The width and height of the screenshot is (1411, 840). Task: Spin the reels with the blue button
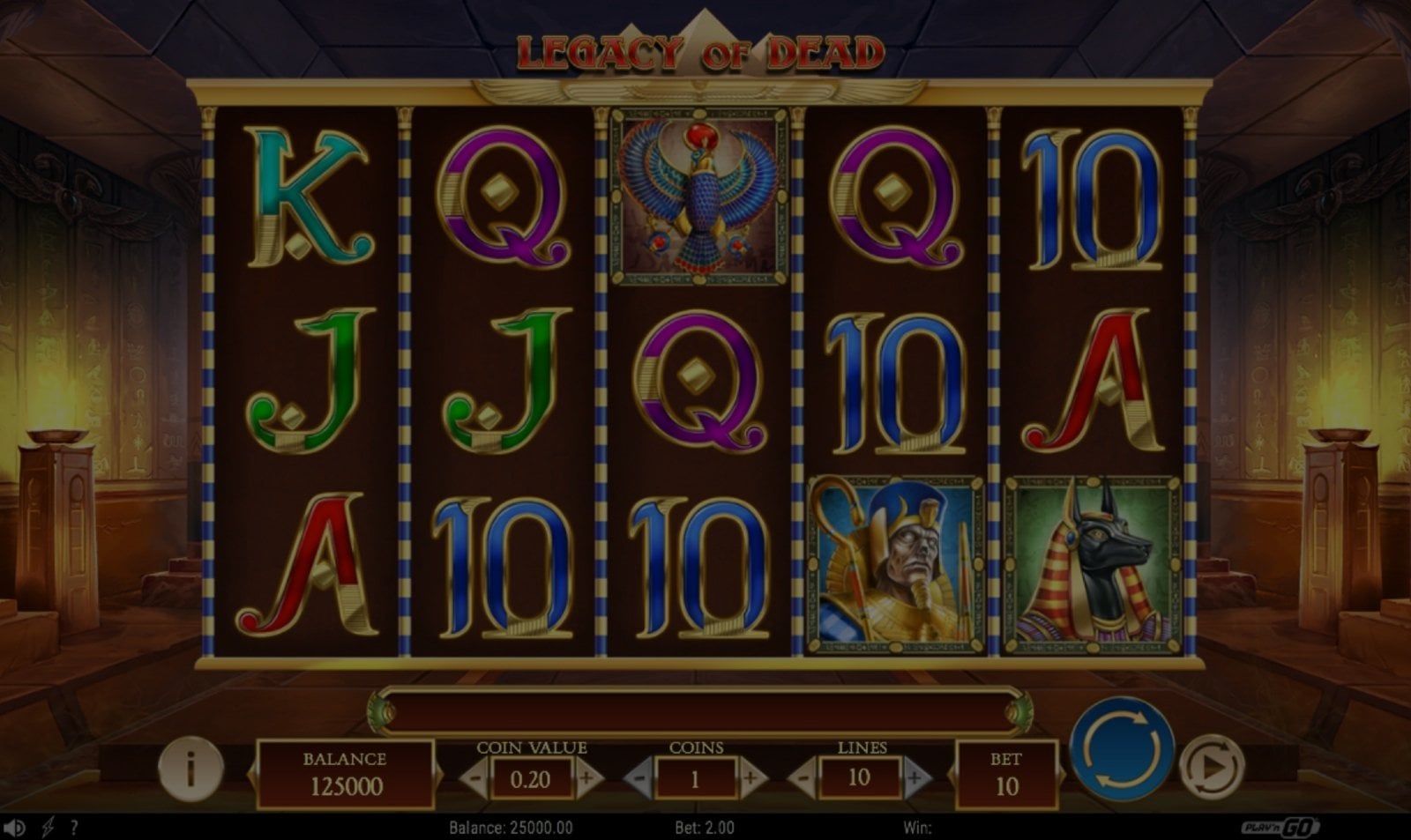(x=1122, y=748)
